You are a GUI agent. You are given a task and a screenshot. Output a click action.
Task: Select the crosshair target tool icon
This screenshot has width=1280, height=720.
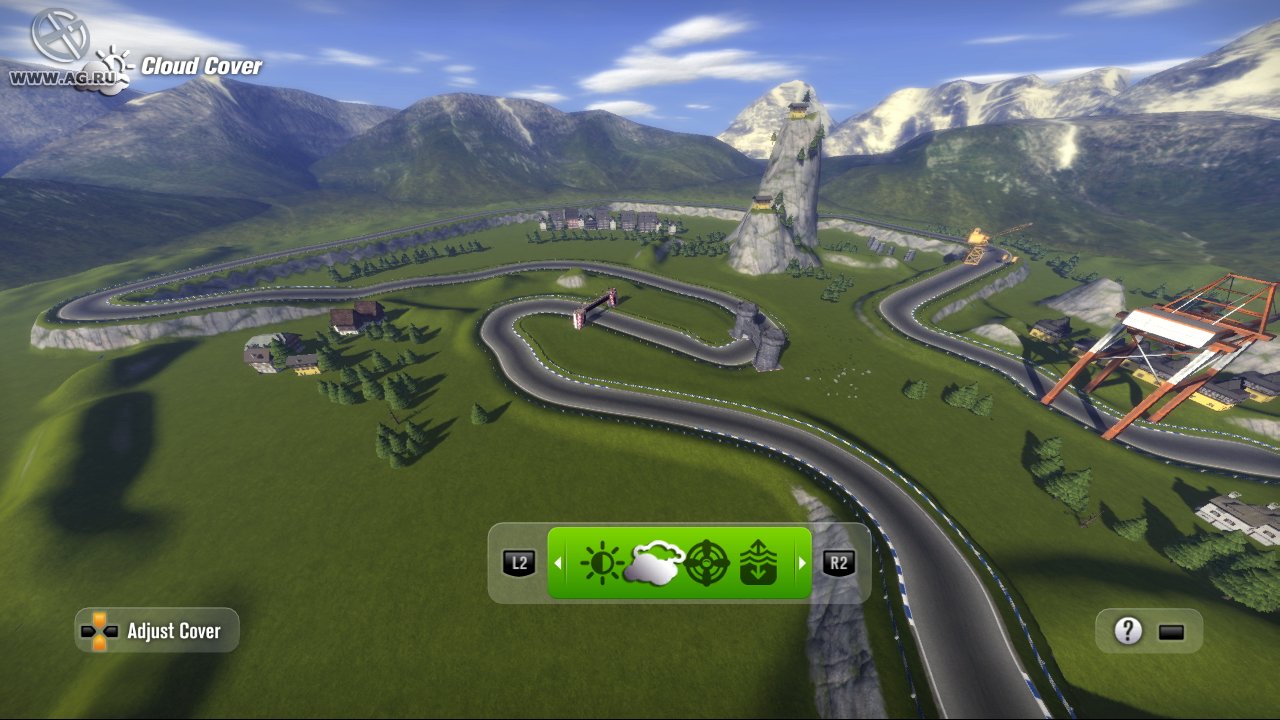(706, 563)
